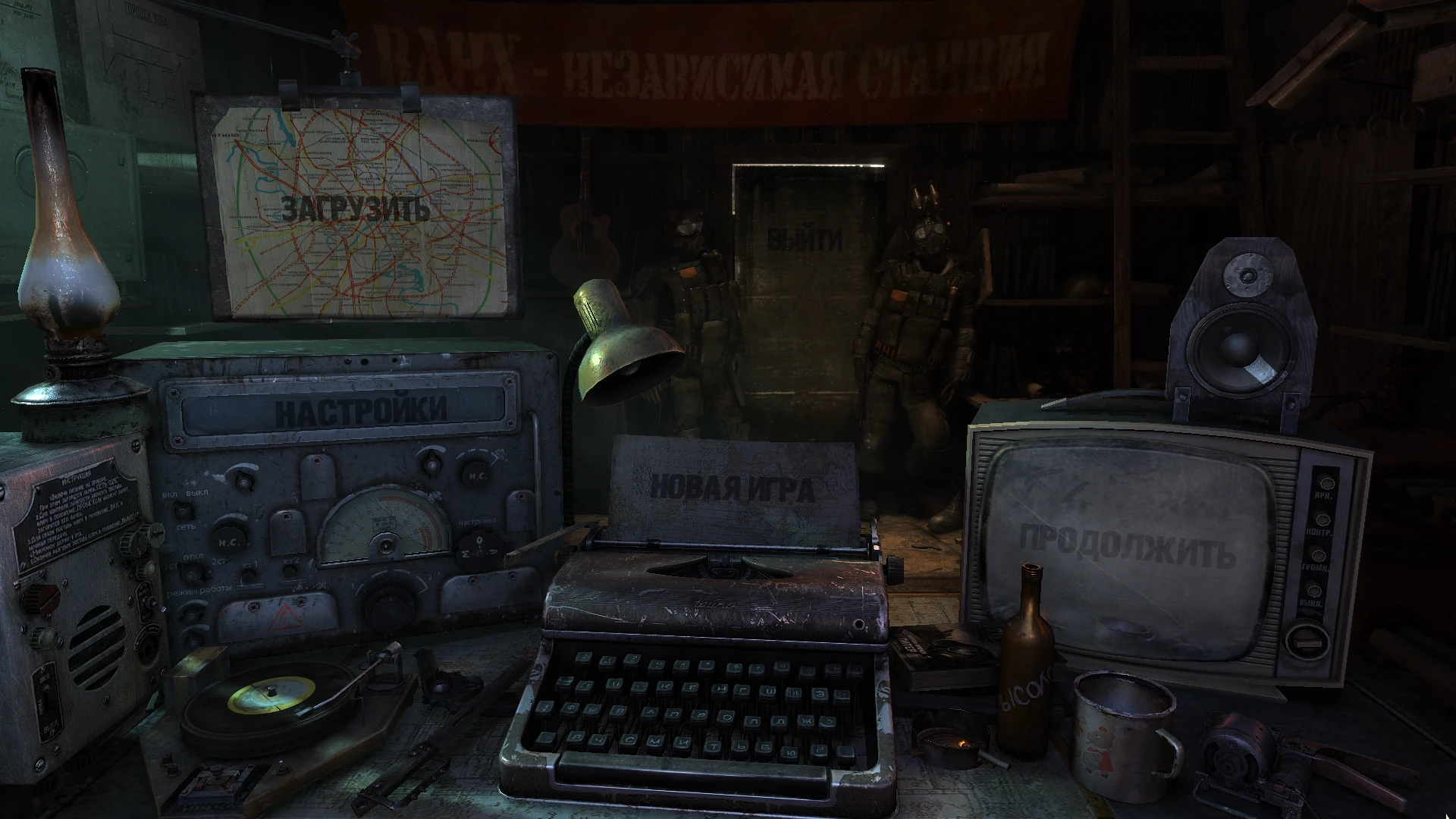This screenshot has width=1456, height=819.
Task: Click the Н.С. selector knob on the radio
Action: [x=479, y=477]
